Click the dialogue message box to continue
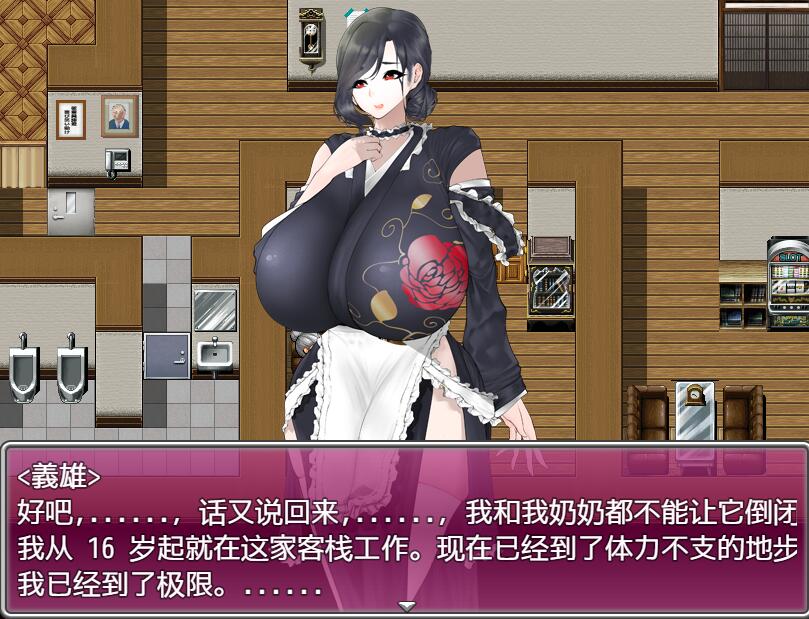This screenshot has width=809, height=619. pos(404,528)
